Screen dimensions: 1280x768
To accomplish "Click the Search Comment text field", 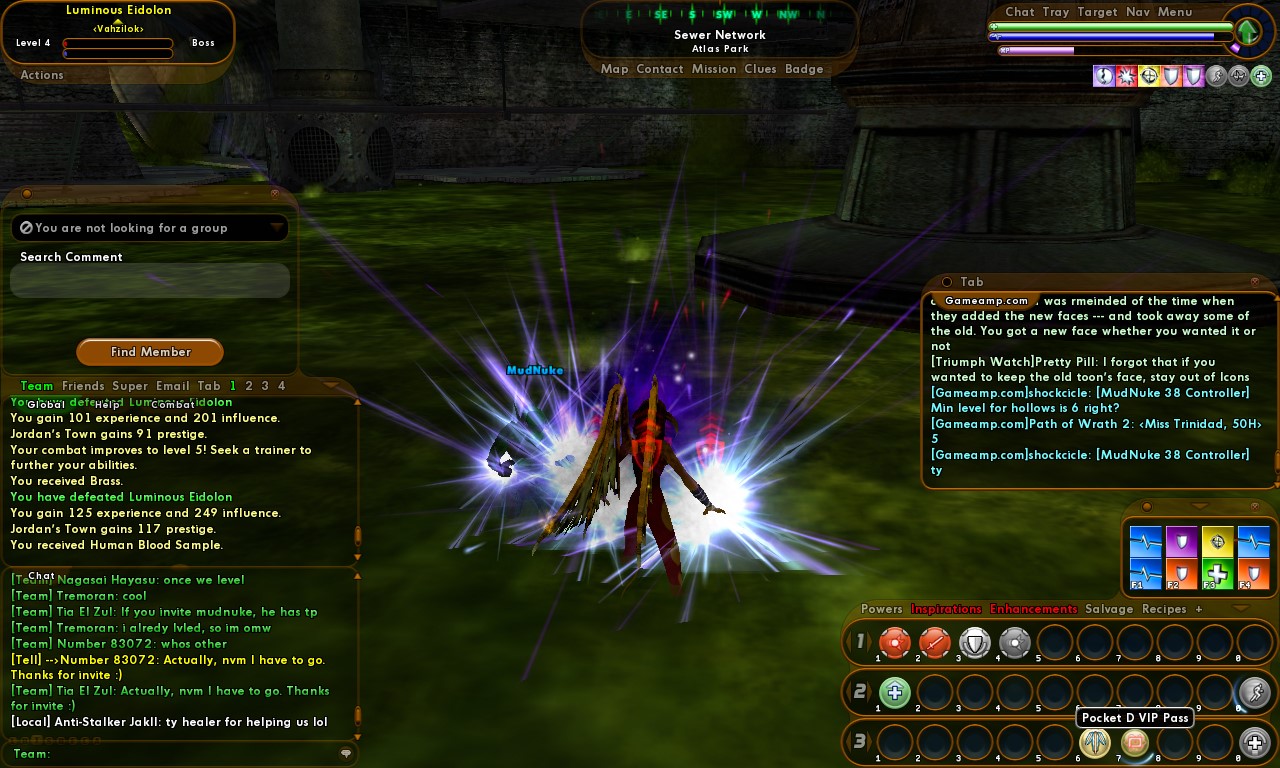I will [x=150, y=281].
